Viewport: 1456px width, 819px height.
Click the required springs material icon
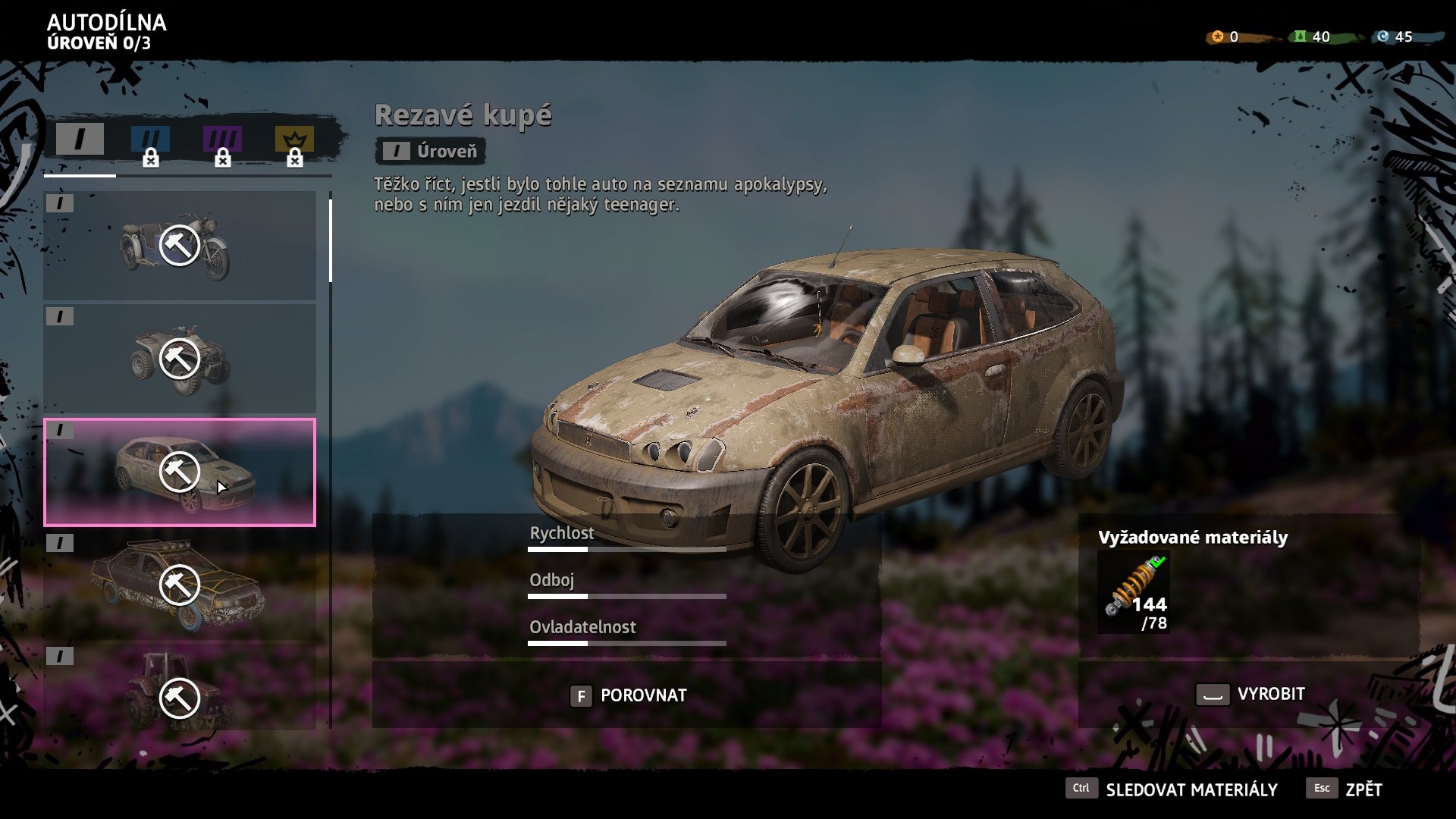(1134, 592)
